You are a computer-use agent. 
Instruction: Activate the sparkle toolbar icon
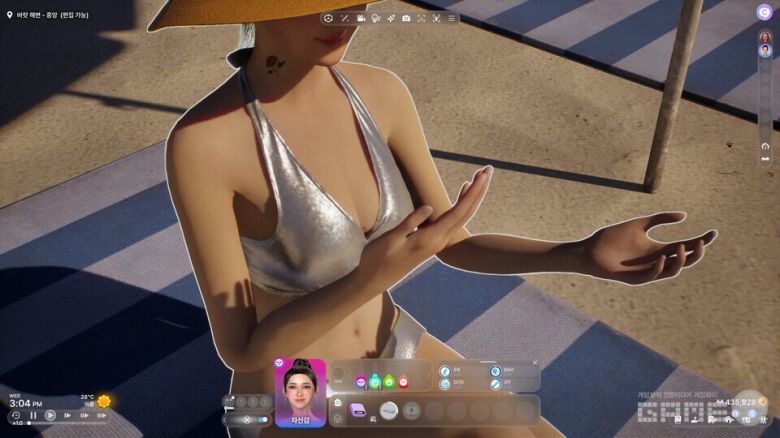tap(390, 18)
